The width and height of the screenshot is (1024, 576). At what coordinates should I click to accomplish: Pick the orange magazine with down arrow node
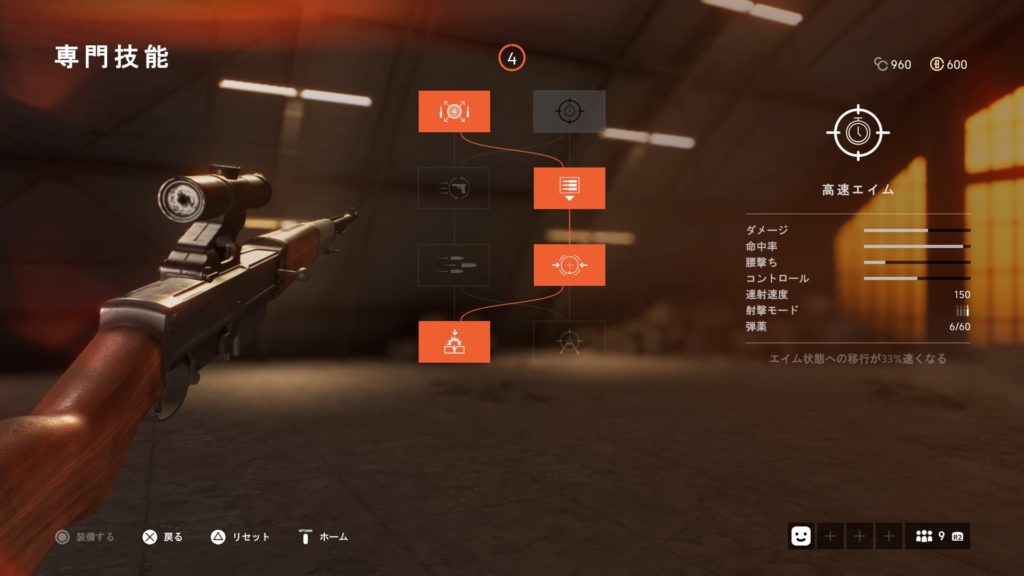click(x=569, y=188)
